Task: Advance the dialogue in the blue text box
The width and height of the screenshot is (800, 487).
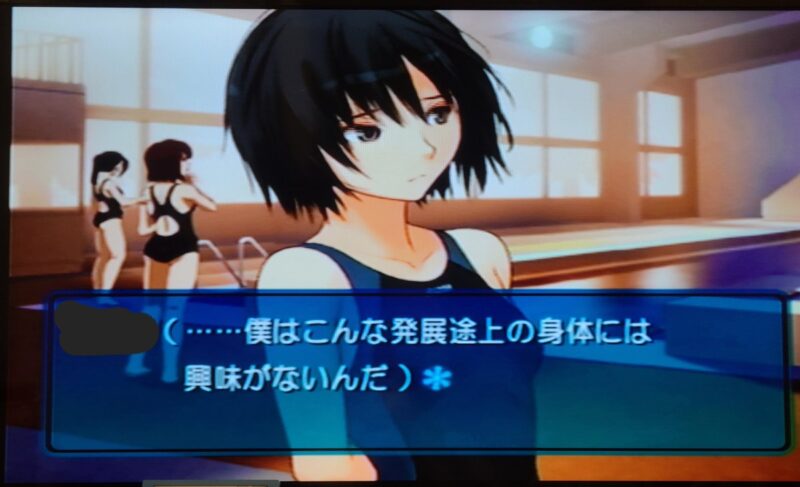Action: [x=415, y=371]
